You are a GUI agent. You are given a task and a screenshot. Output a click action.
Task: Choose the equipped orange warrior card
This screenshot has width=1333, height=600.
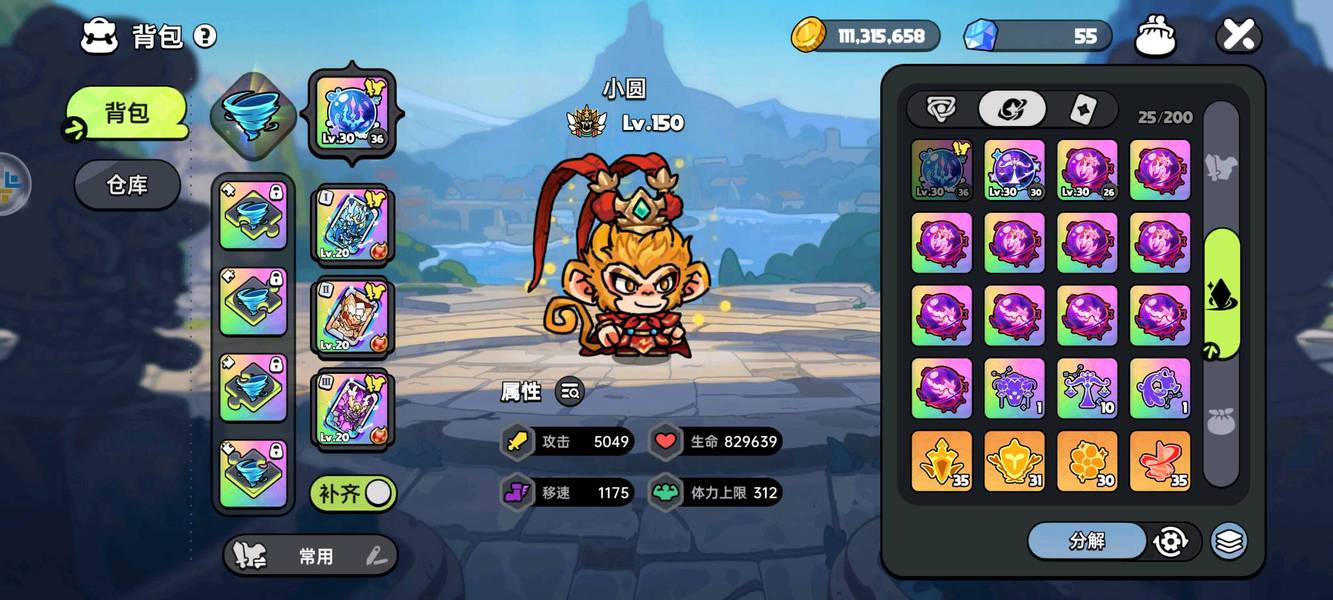(351, 316)
